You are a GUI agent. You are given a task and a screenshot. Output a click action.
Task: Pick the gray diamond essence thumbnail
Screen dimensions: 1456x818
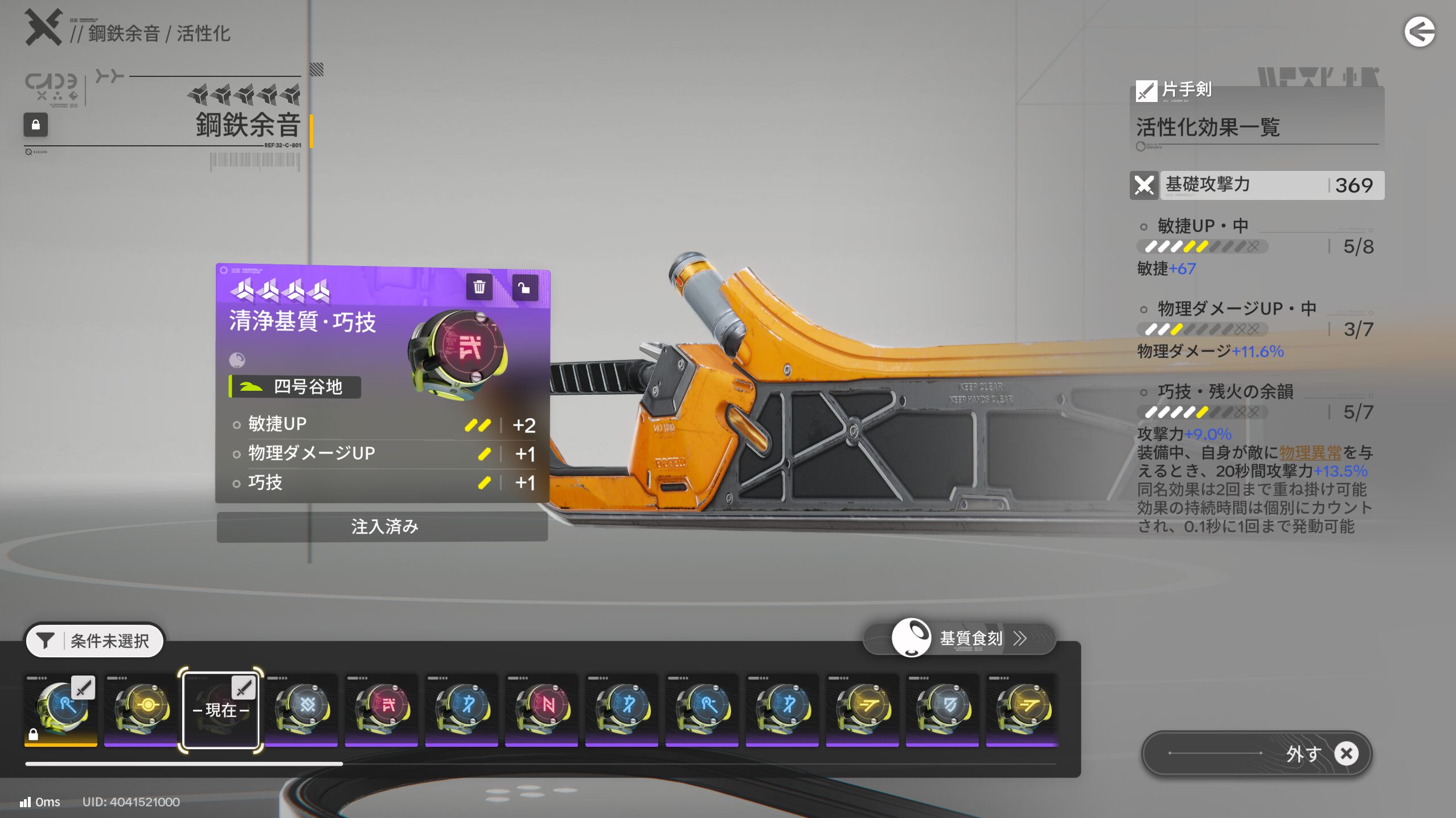(301, 709)
